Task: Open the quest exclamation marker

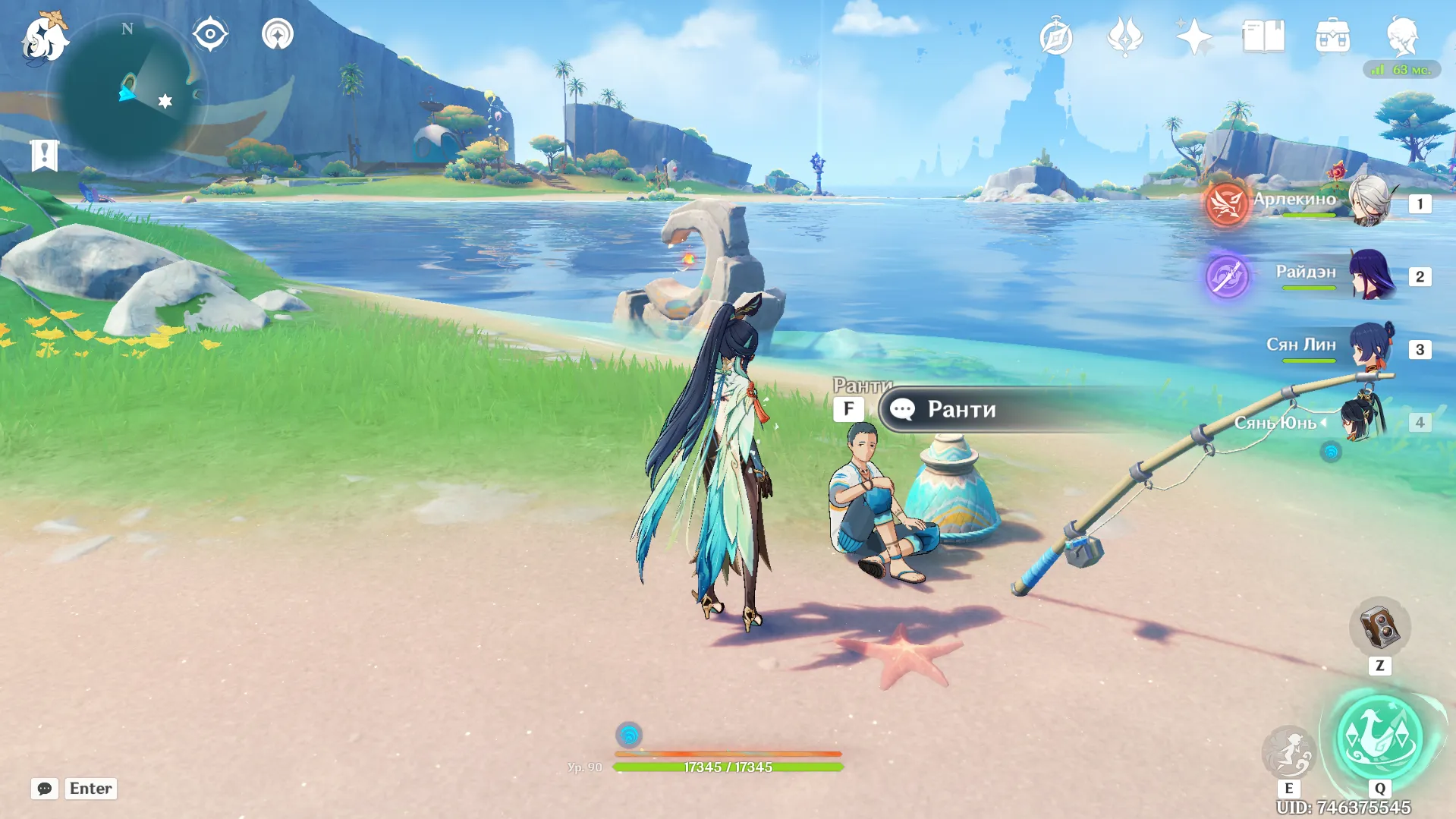Action: click(45, 156)
